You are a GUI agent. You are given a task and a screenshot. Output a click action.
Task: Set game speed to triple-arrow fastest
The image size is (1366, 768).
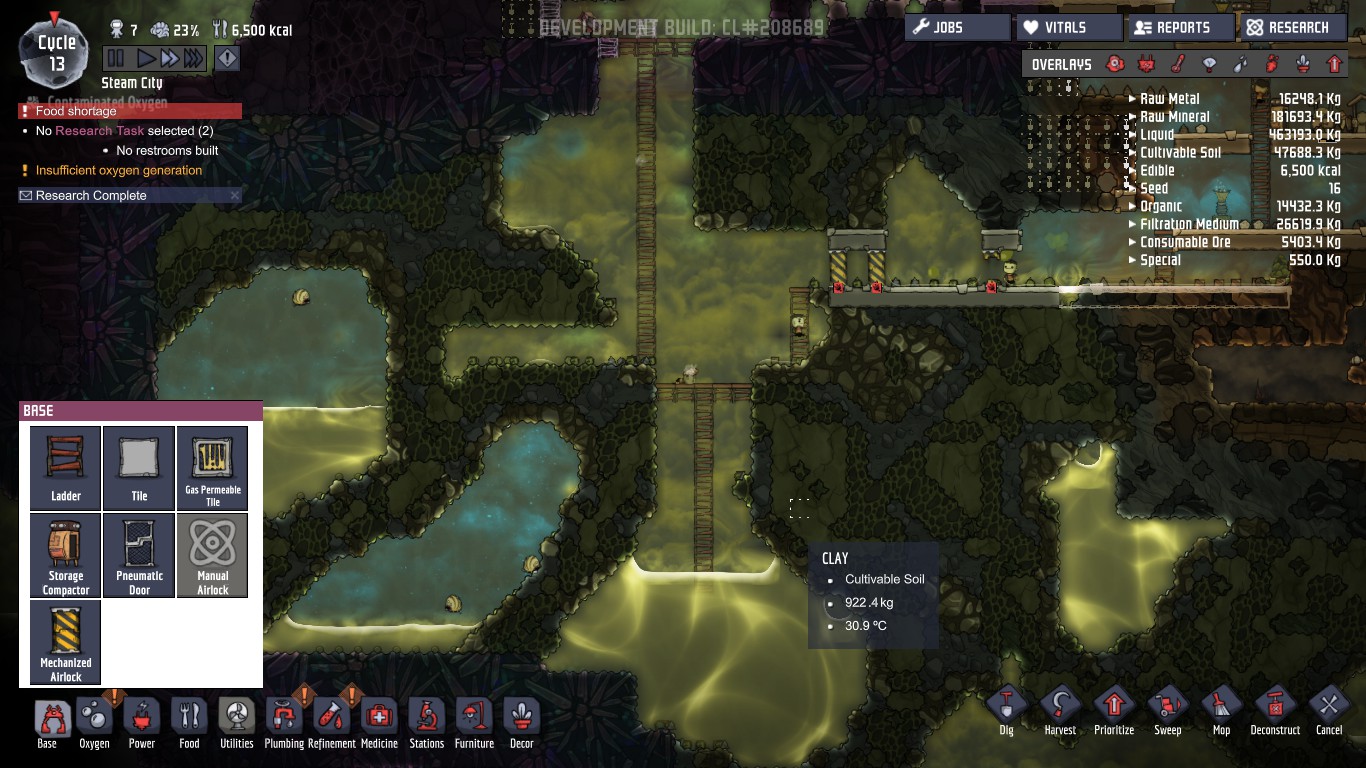(x=193, y=59)
